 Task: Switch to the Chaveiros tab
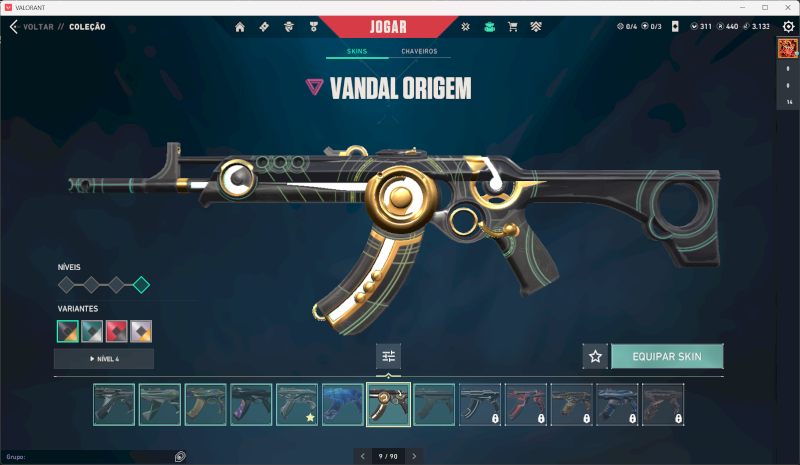pyautogui.click(x=419, y=51)
